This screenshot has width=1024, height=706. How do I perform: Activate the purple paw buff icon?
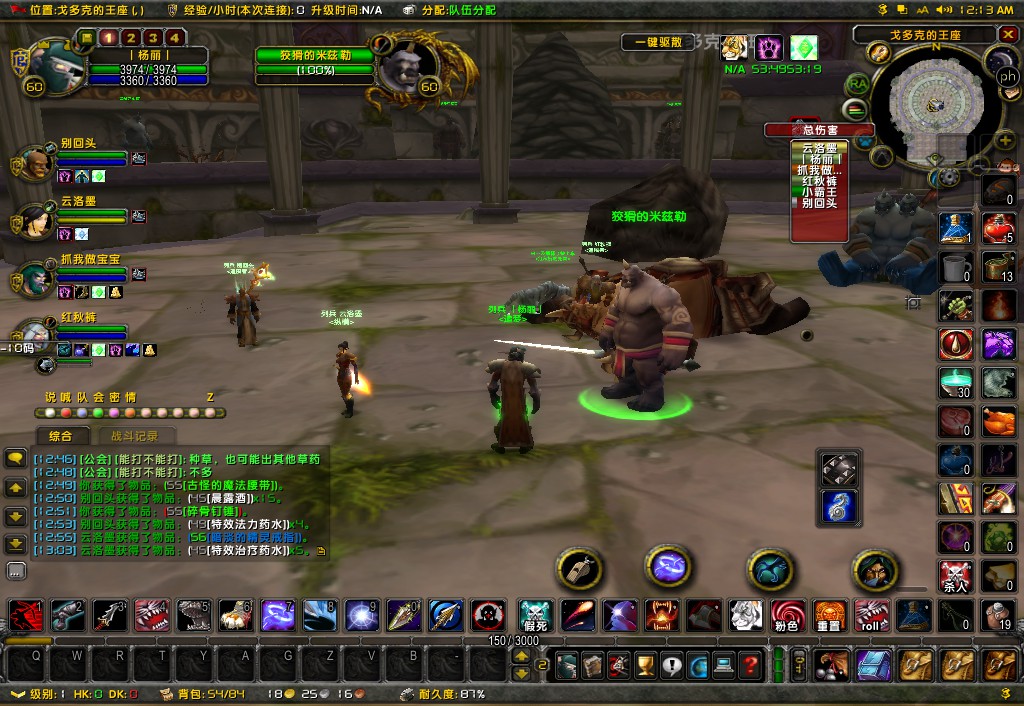(x=769, y=47)
